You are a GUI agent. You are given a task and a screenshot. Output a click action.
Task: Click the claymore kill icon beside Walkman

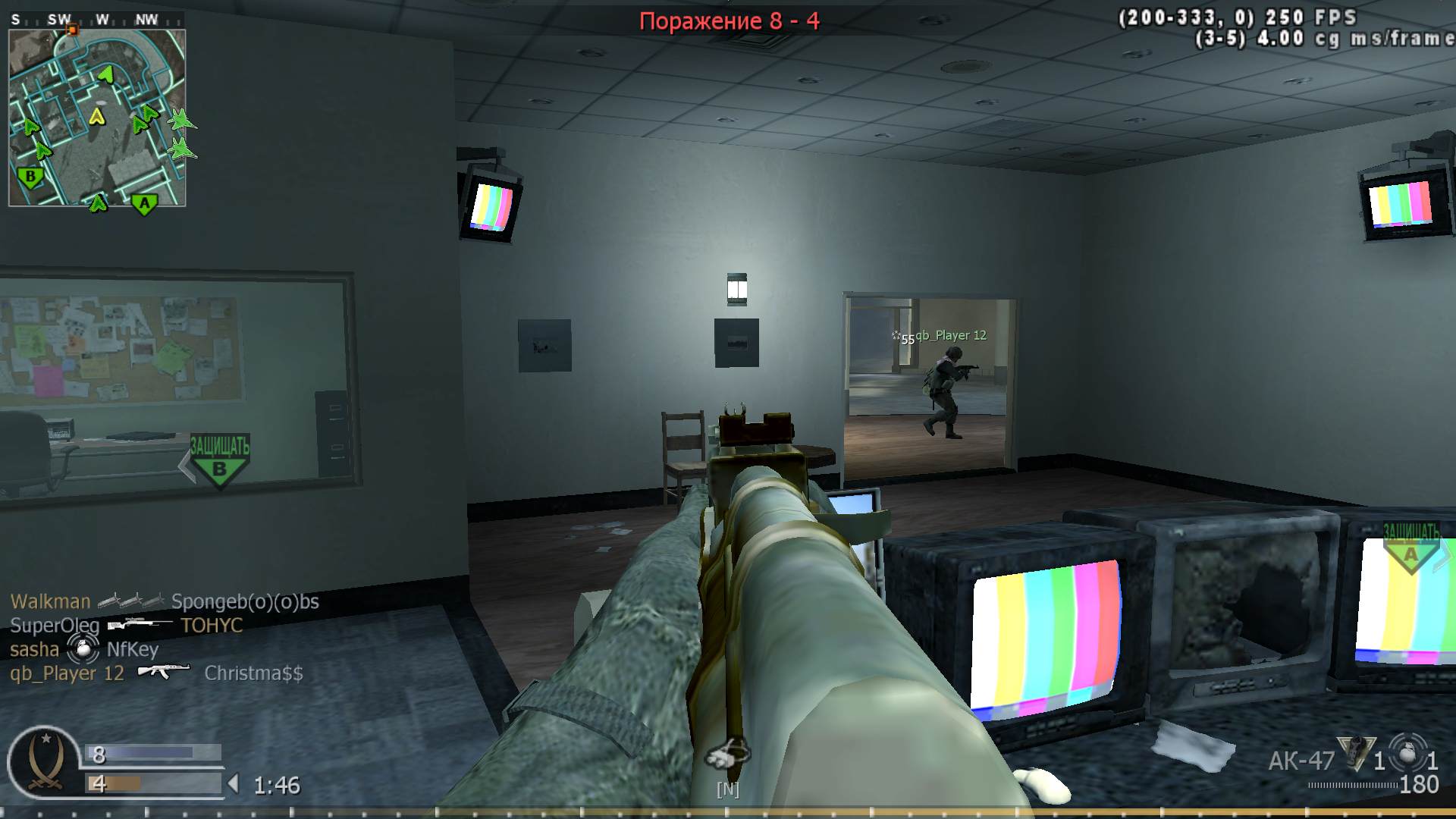129,601
